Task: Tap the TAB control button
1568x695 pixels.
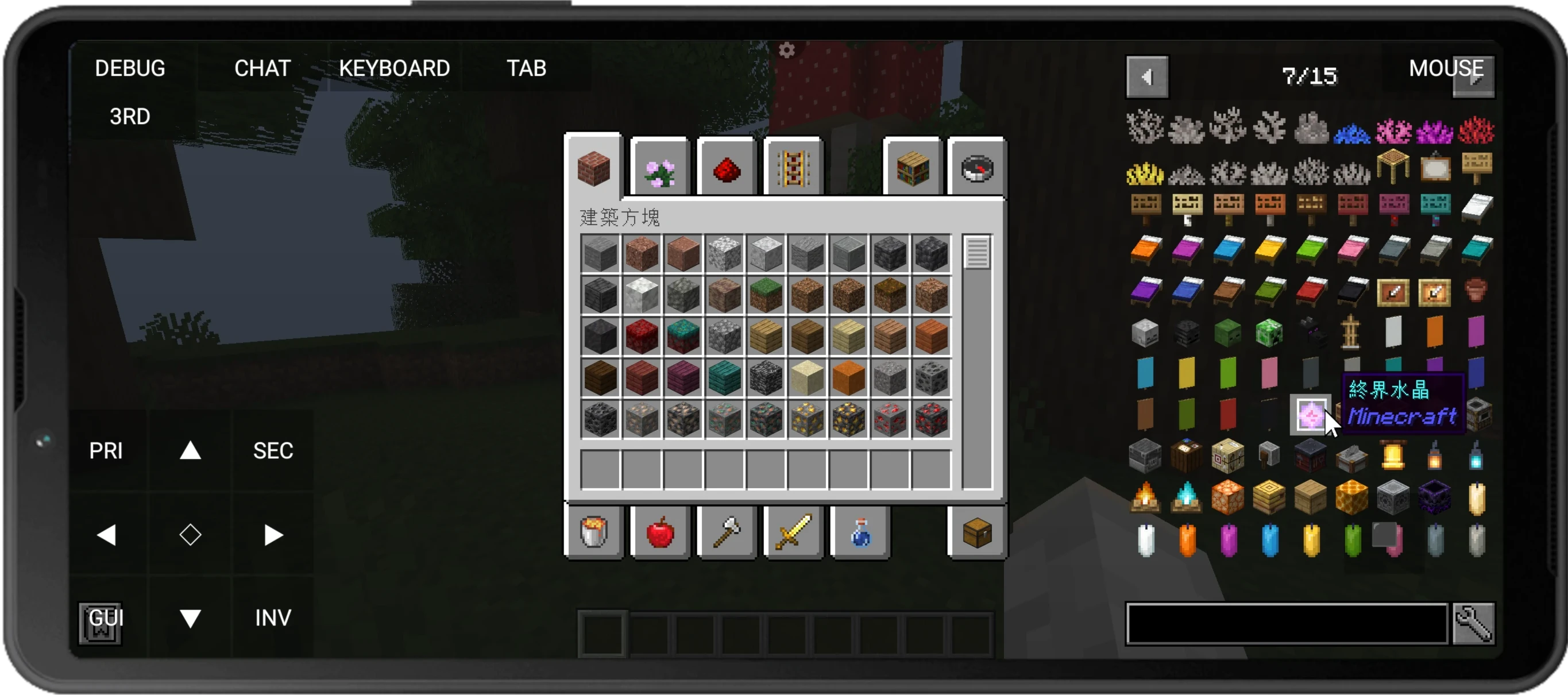Action: coord(527,68)
